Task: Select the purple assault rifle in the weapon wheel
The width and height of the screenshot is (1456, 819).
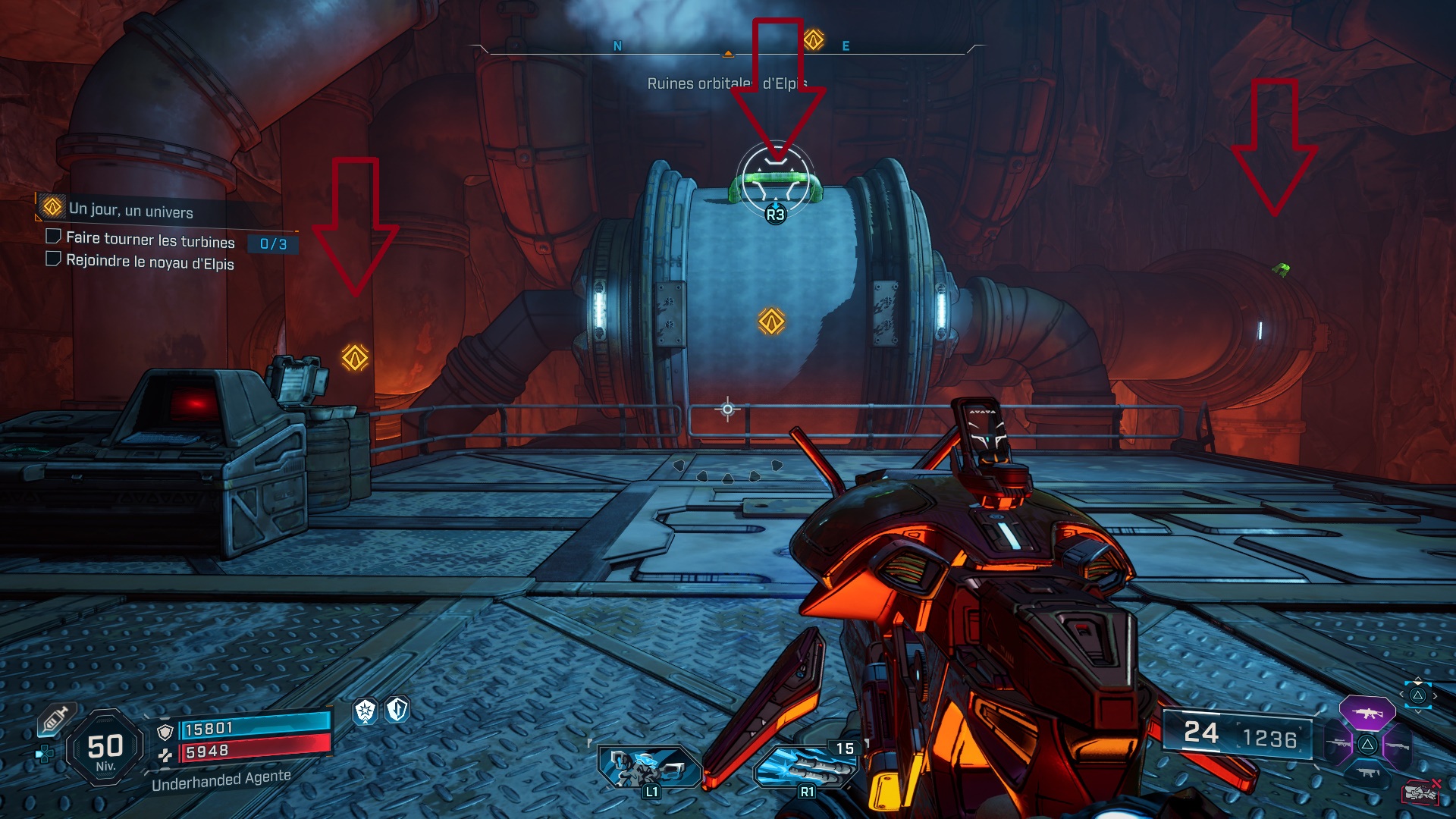Action: 1367,711
